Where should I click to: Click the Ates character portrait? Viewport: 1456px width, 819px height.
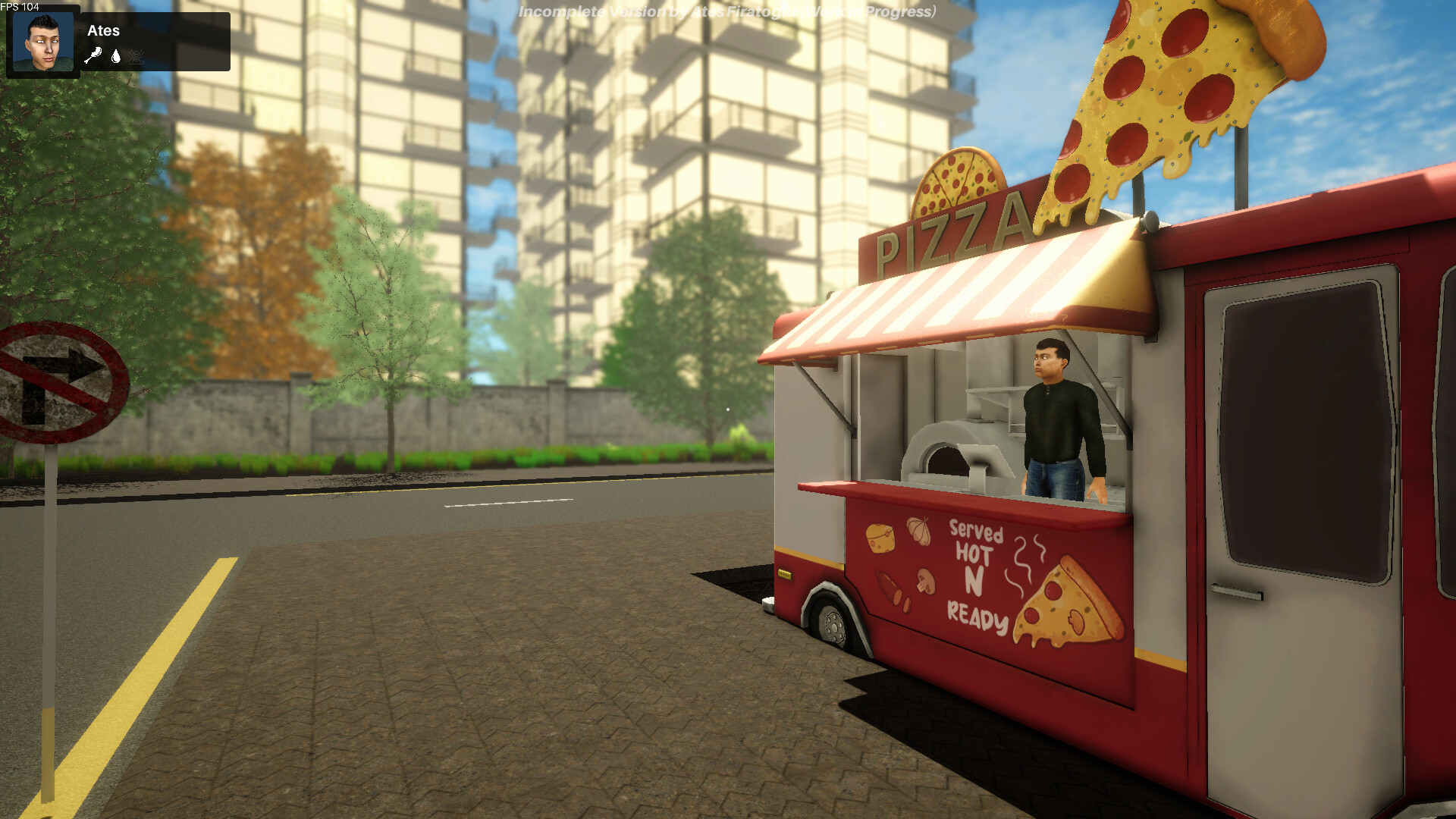click(x=42, y=42)
